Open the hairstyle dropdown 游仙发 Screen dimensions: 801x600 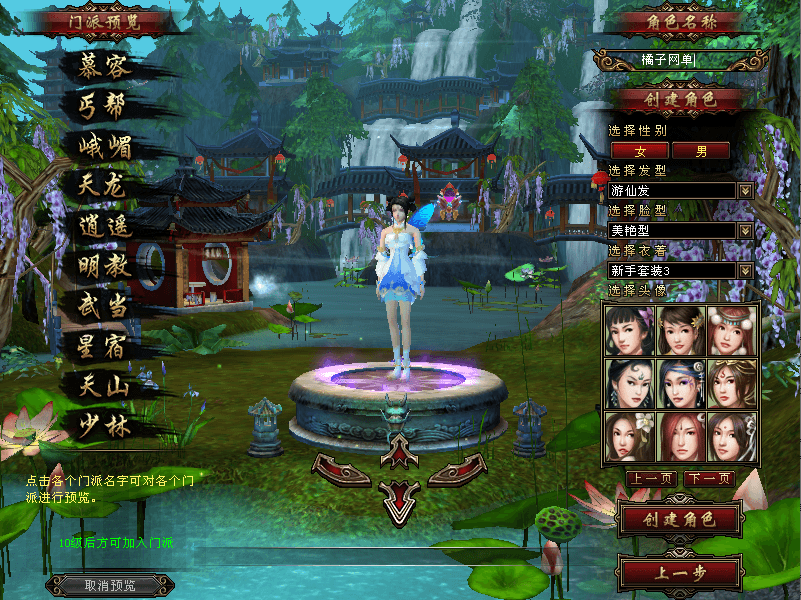745,190
